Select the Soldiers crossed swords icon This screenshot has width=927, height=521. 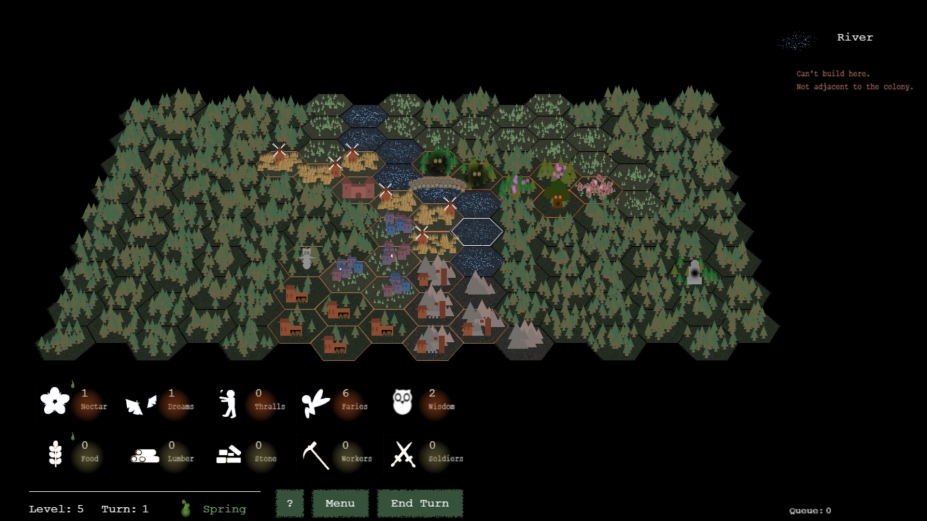point(403,455)
